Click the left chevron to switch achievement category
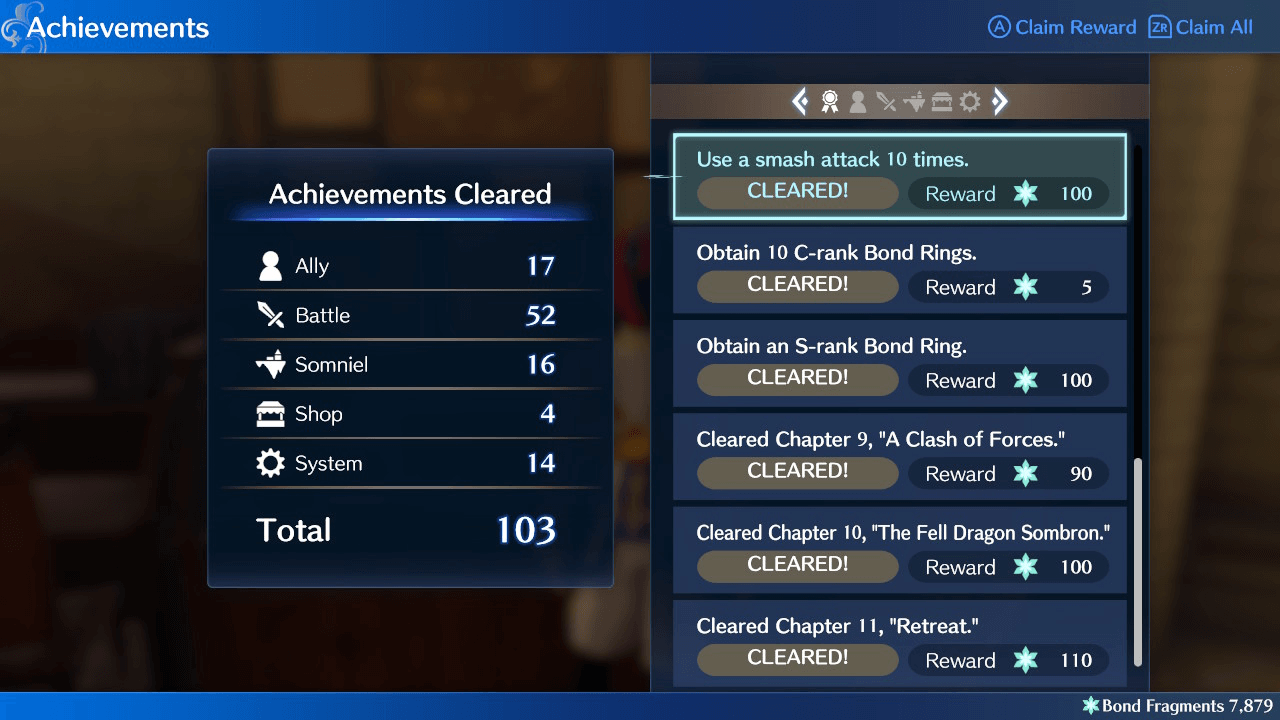The width and height of the screenshot is (1280, 720). pos(799,101)
